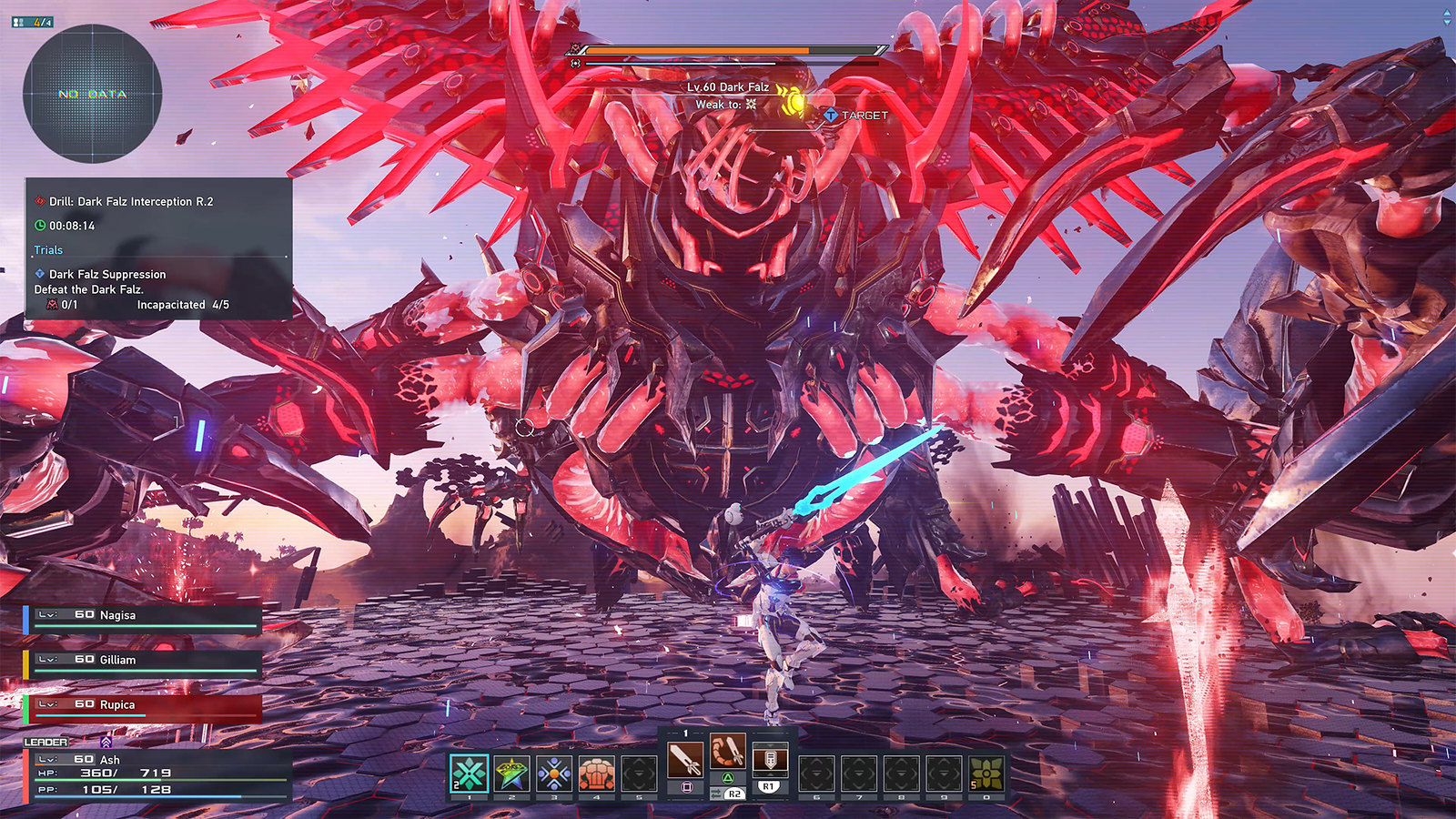Select party member Nagisa
1456x819 pixels.
(143, 618)
